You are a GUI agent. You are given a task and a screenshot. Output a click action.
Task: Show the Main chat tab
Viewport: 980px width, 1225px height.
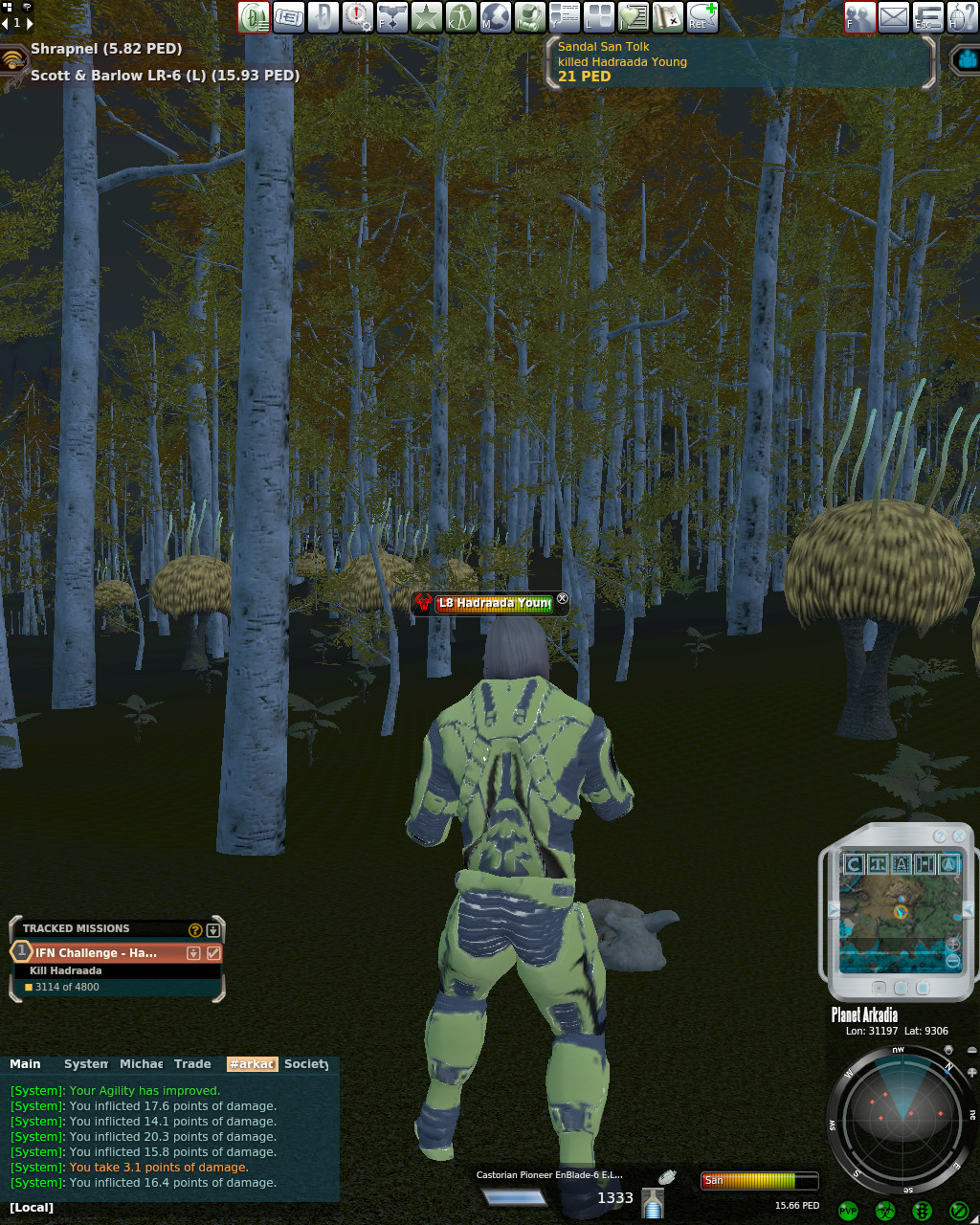pos(26,1064)
